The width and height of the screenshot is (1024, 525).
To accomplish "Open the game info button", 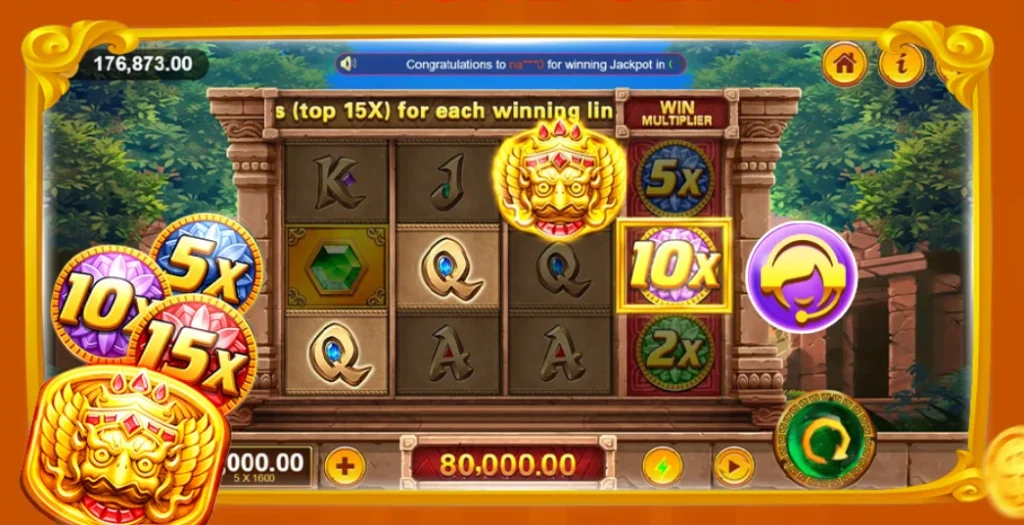I will click(902, 64).
